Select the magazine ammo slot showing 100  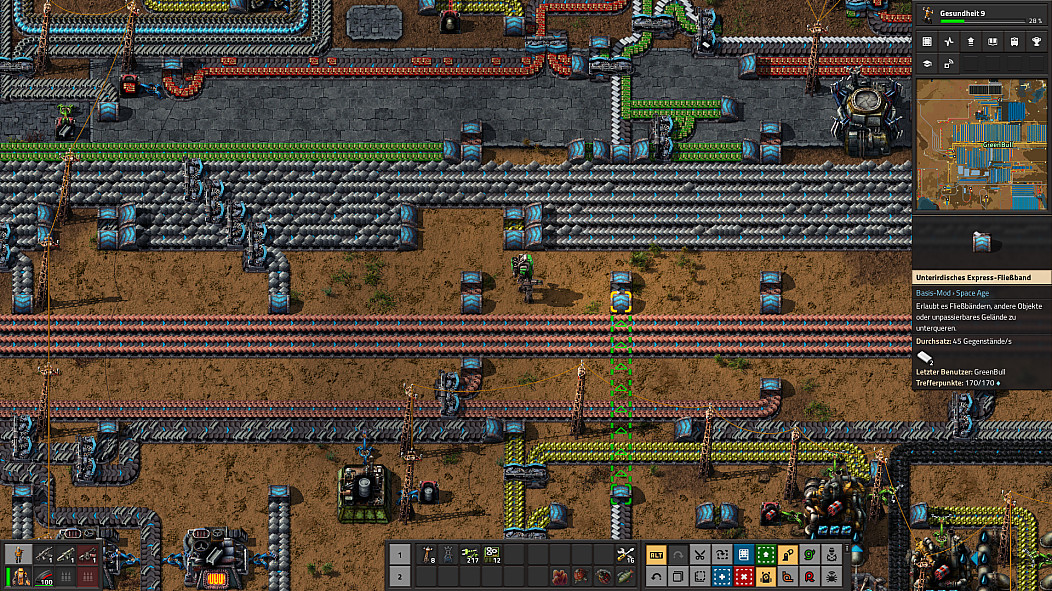45,577
